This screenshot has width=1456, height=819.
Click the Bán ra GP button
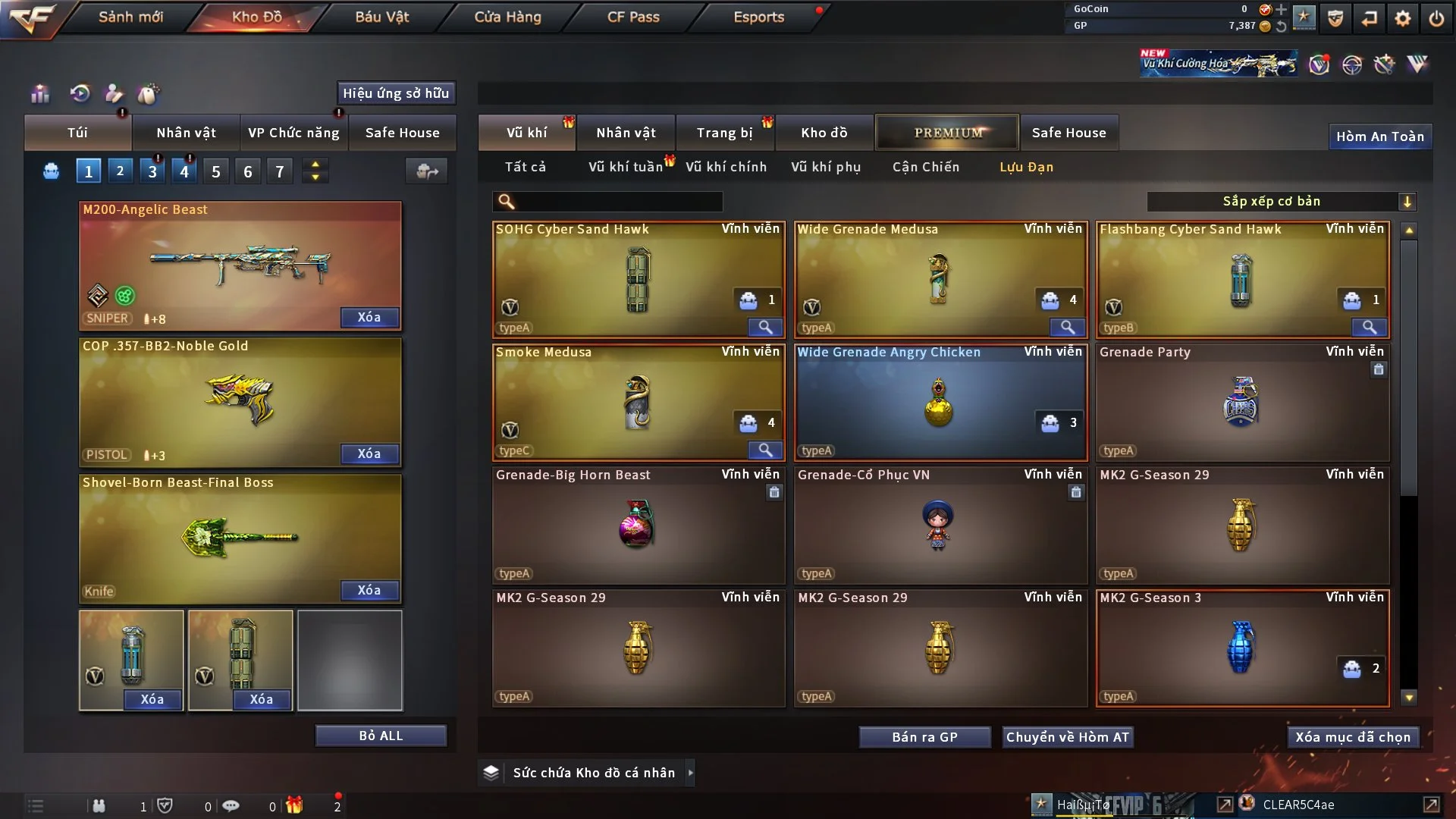tap(924, 737)
